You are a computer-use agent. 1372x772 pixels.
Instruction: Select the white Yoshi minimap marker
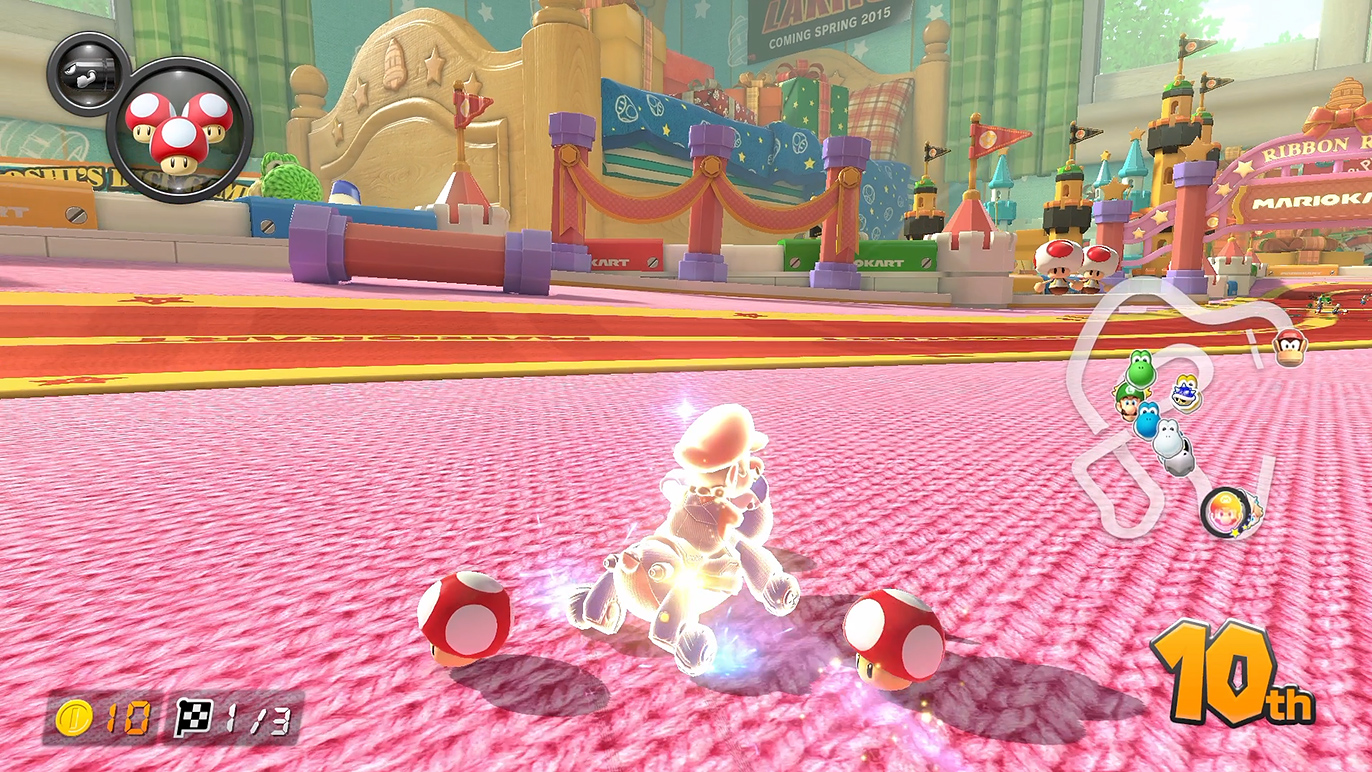pyautogui.click(x=1169, y=439)
